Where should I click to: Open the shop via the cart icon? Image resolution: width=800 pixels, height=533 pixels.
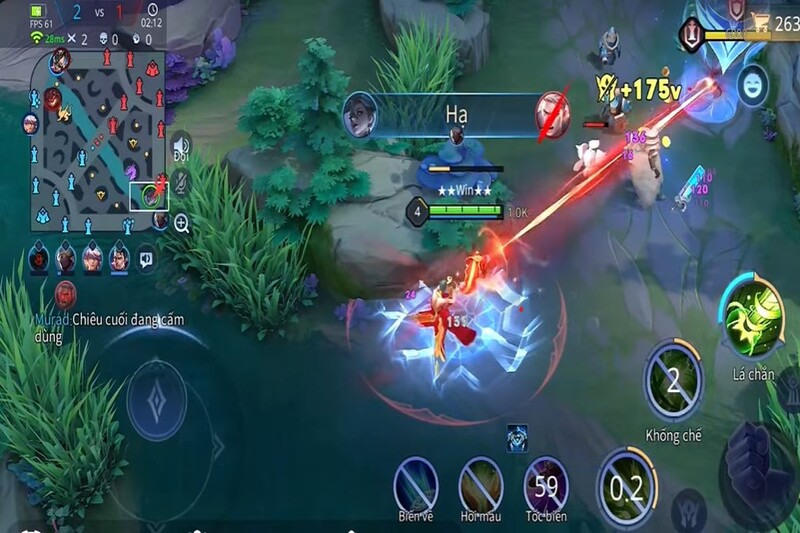(761, 24)
